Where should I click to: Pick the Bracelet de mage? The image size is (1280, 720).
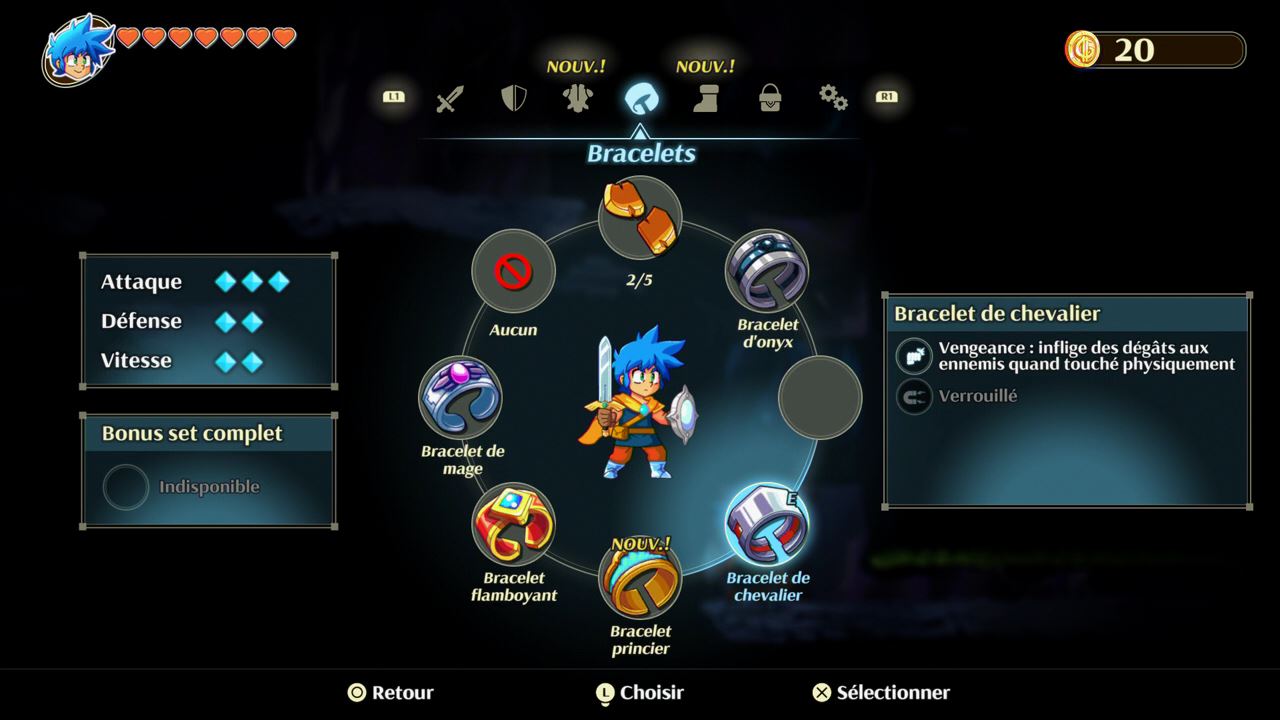460,397
